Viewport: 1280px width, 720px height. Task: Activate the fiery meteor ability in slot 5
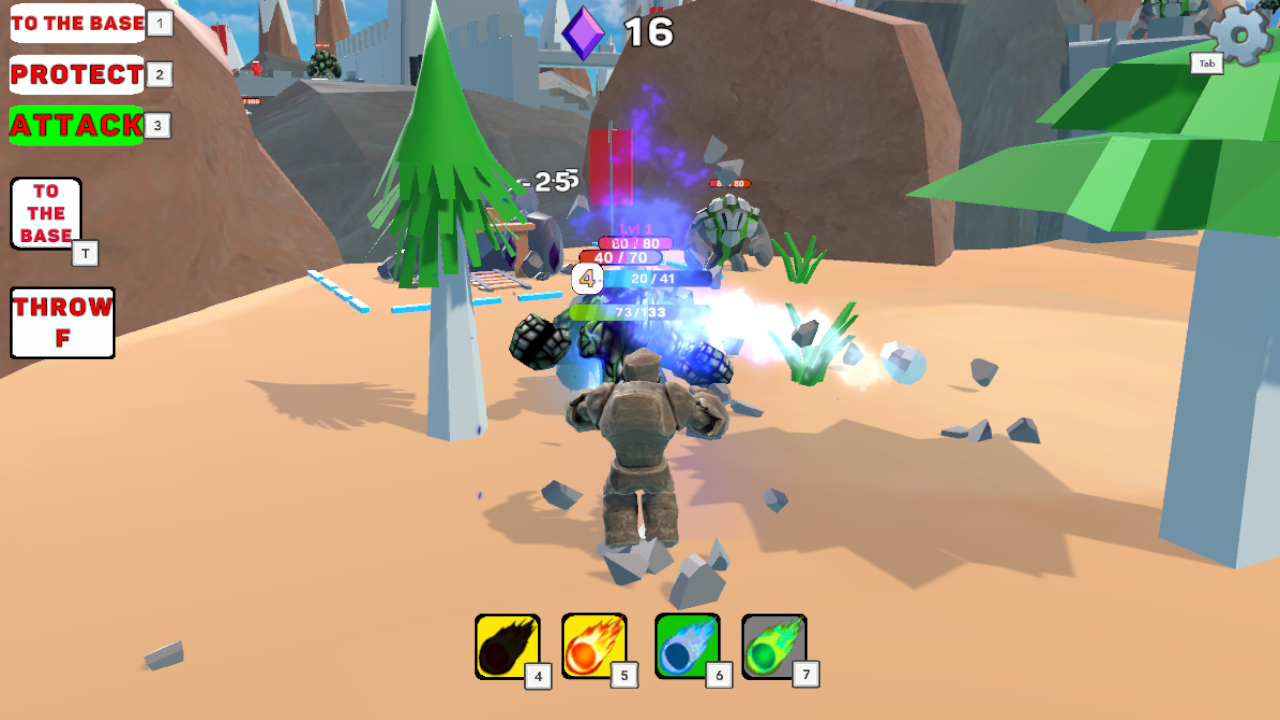(592, 645)
